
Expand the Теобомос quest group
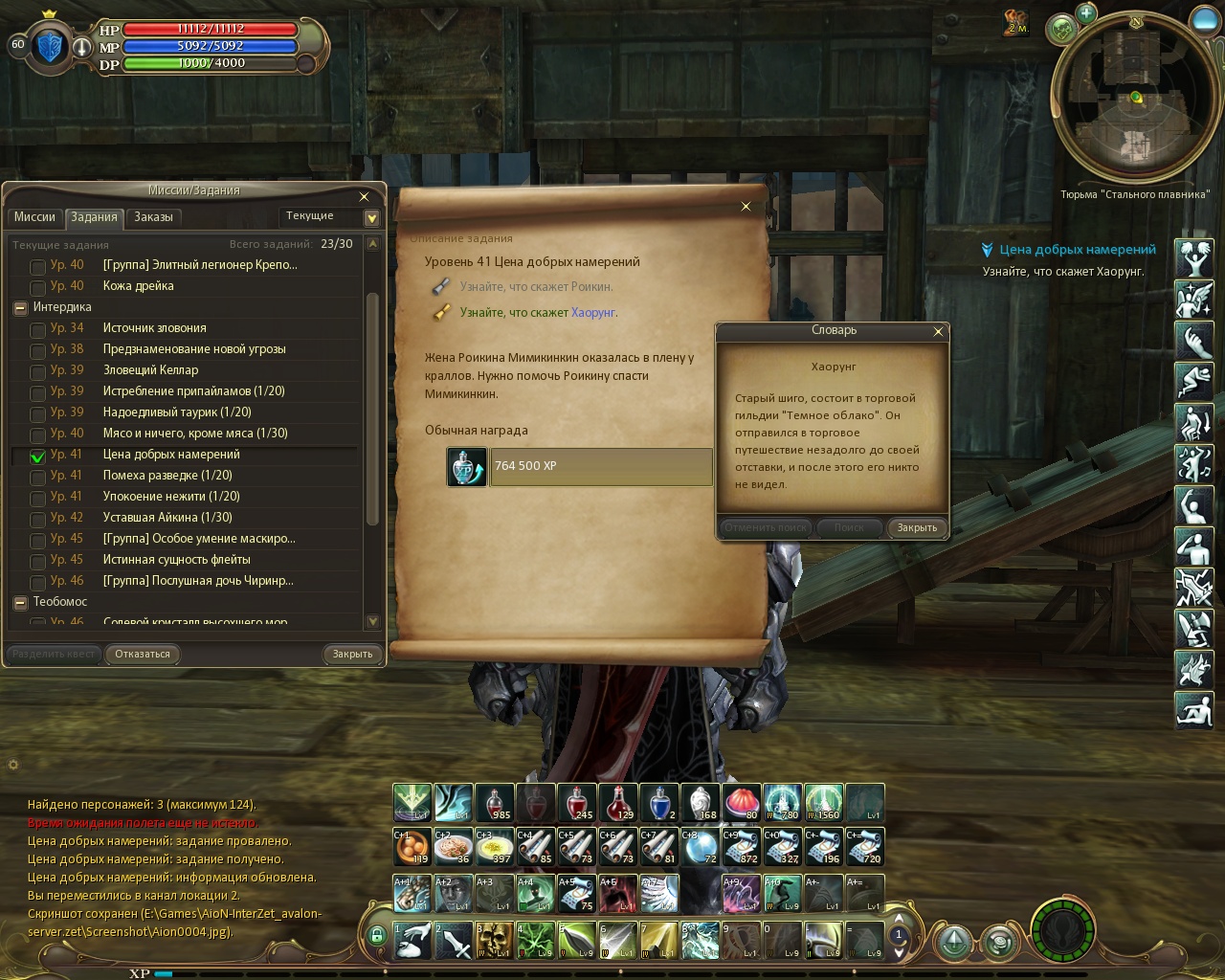[x=19, y=603]
